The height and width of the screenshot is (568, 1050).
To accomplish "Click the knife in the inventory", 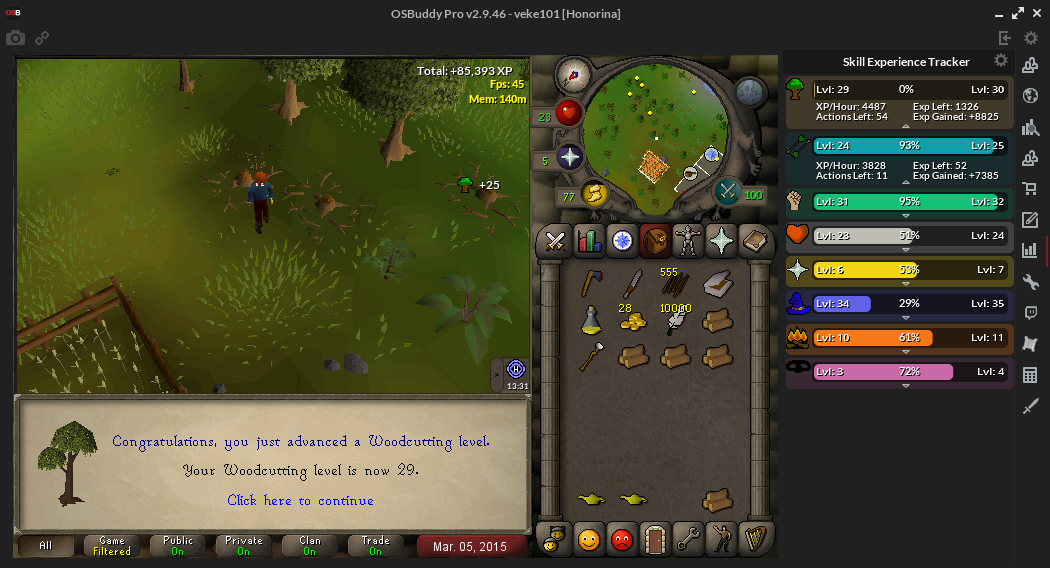I will pyautogui.click(x=633, y=285).
